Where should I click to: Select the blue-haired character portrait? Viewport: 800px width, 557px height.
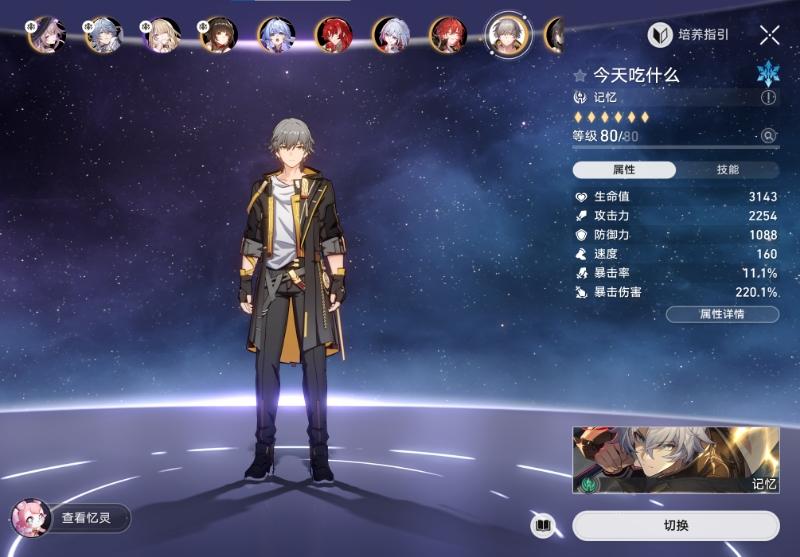coord(275,35)
